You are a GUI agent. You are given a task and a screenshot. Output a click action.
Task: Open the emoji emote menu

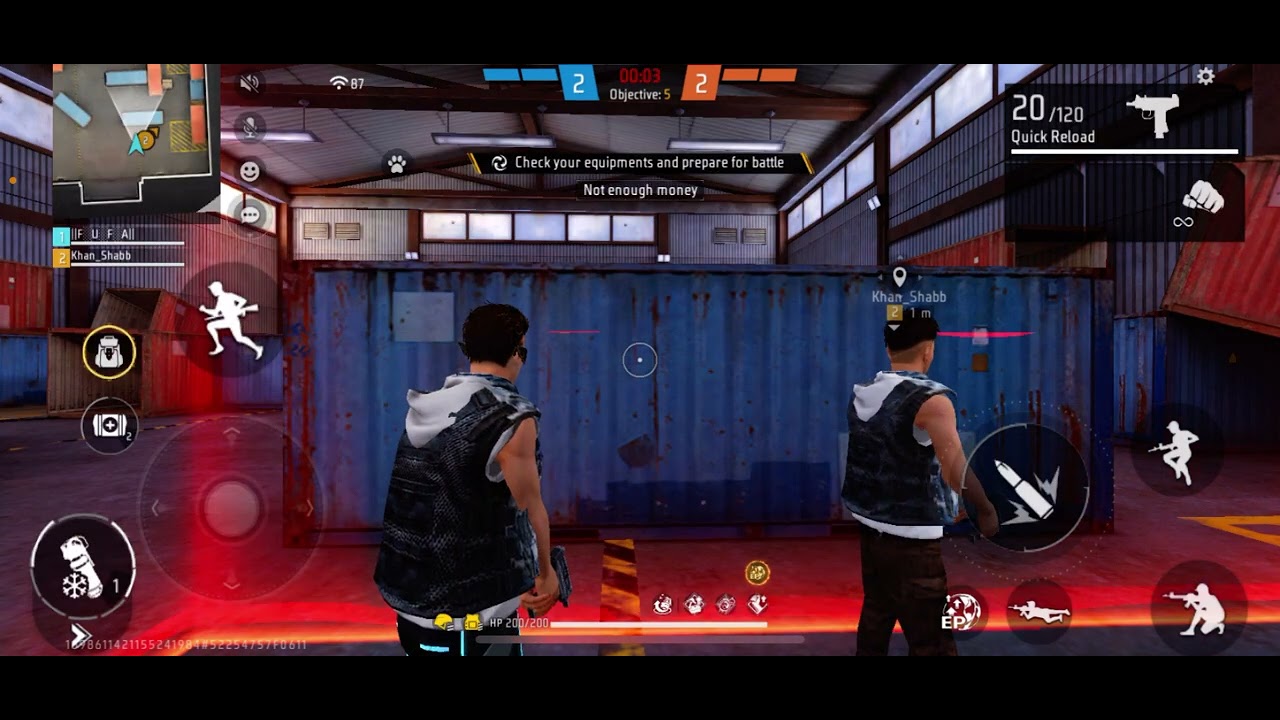(x=250, y=171)
